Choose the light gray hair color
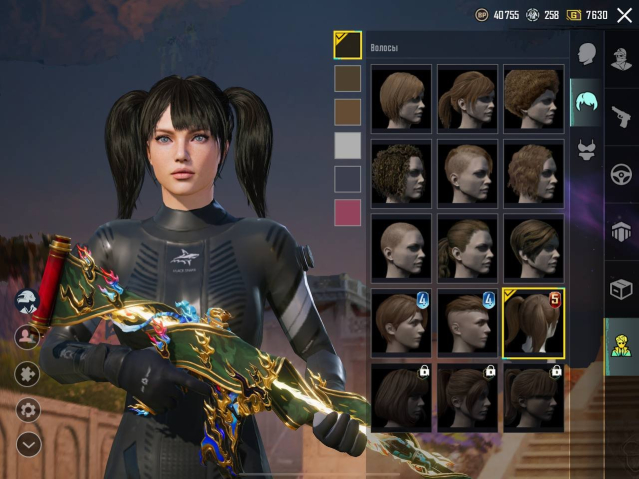 pyautogui.click(x=347, y=146)
